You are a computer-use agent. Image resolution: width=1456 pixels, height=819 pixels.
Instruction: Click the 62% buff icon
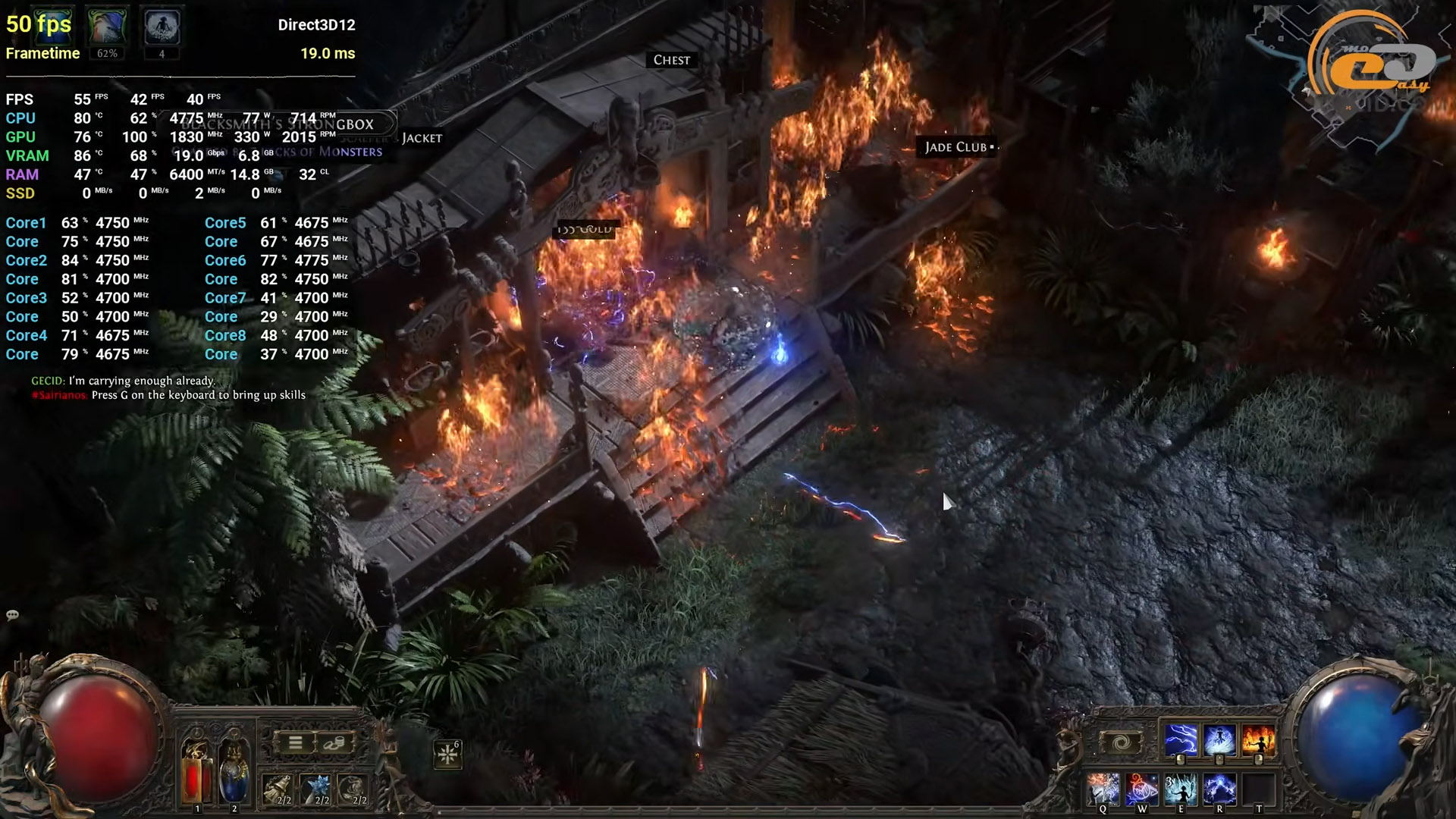(107, 27)
